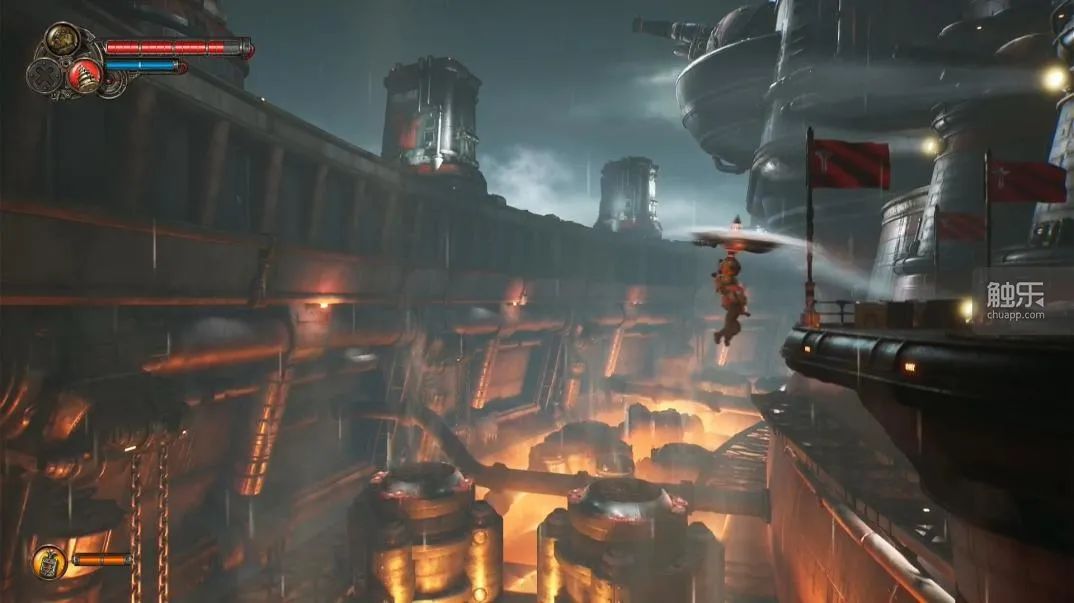Activate the orange canister item icon
This screenshot has width=1074, height=603.
48,562
